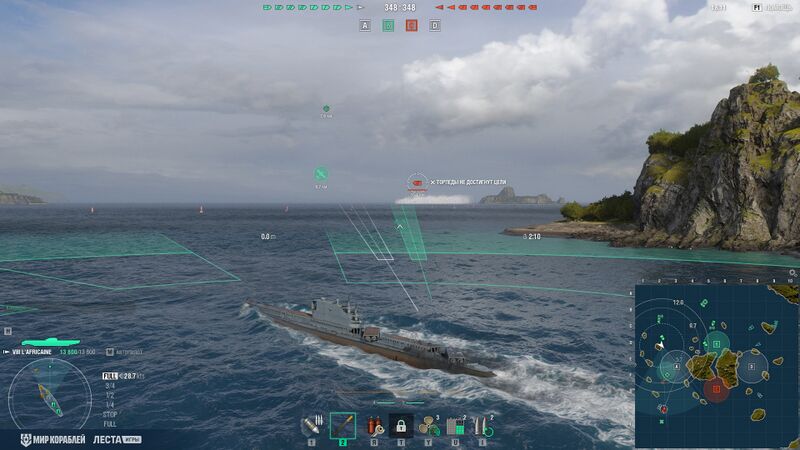Set engine telegraph to 1/2 speed
The image size is (800, 450).
[x=109, y=394]
